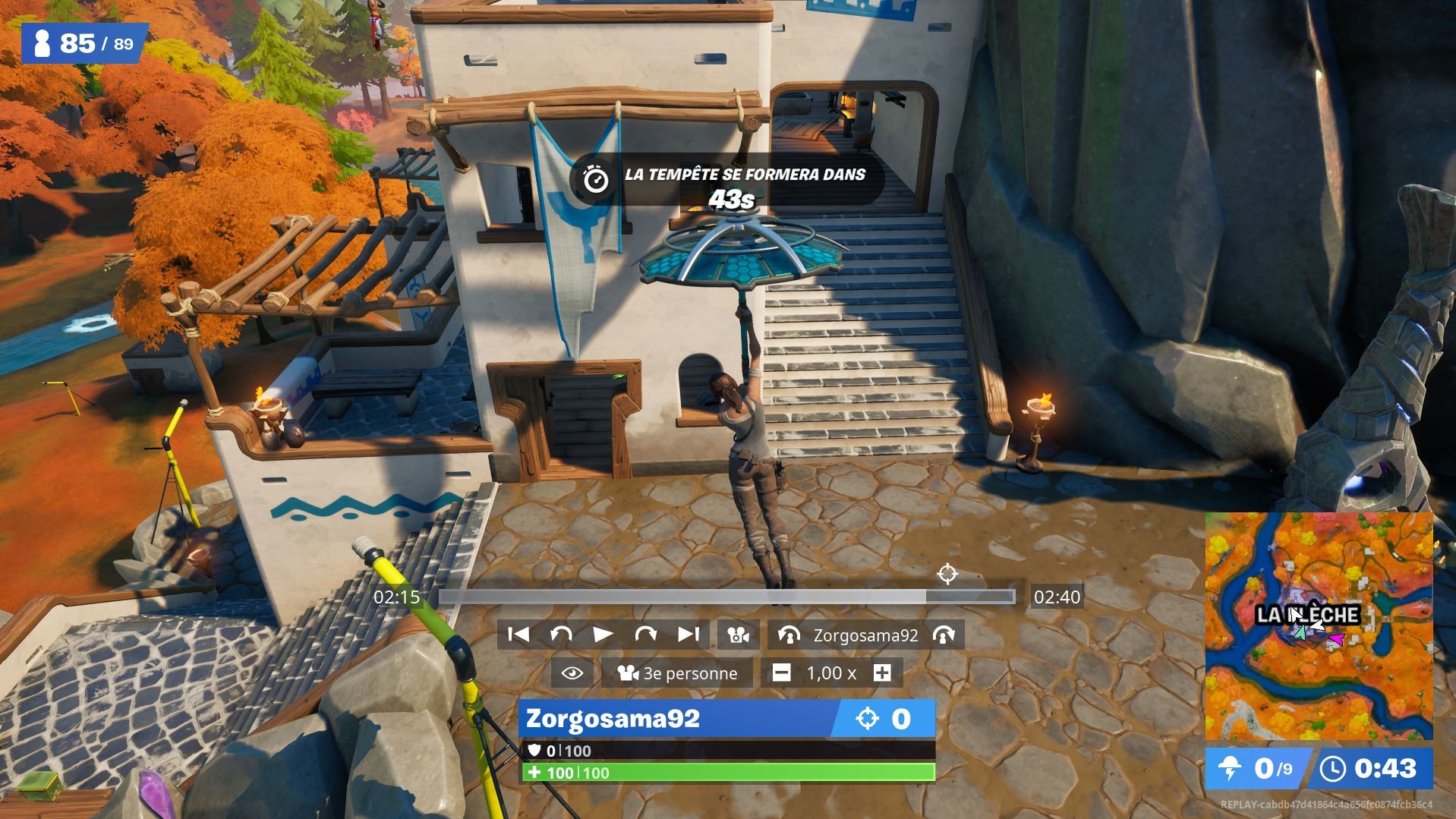Select the play button to resume replay
The width and height of the screenshot is (1456, 819).
603,635
